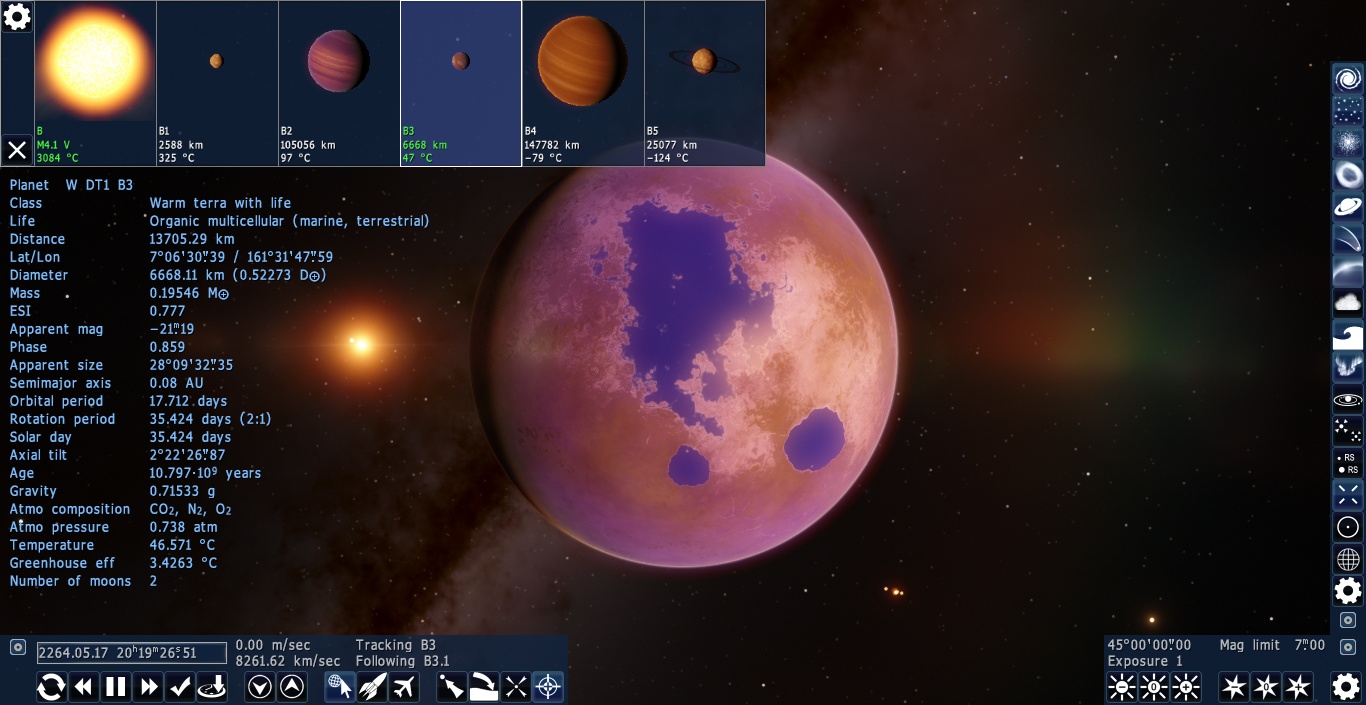1366x705 pixels.
Task: Toggle the orbits display icon
Action: click(1348, 399)
